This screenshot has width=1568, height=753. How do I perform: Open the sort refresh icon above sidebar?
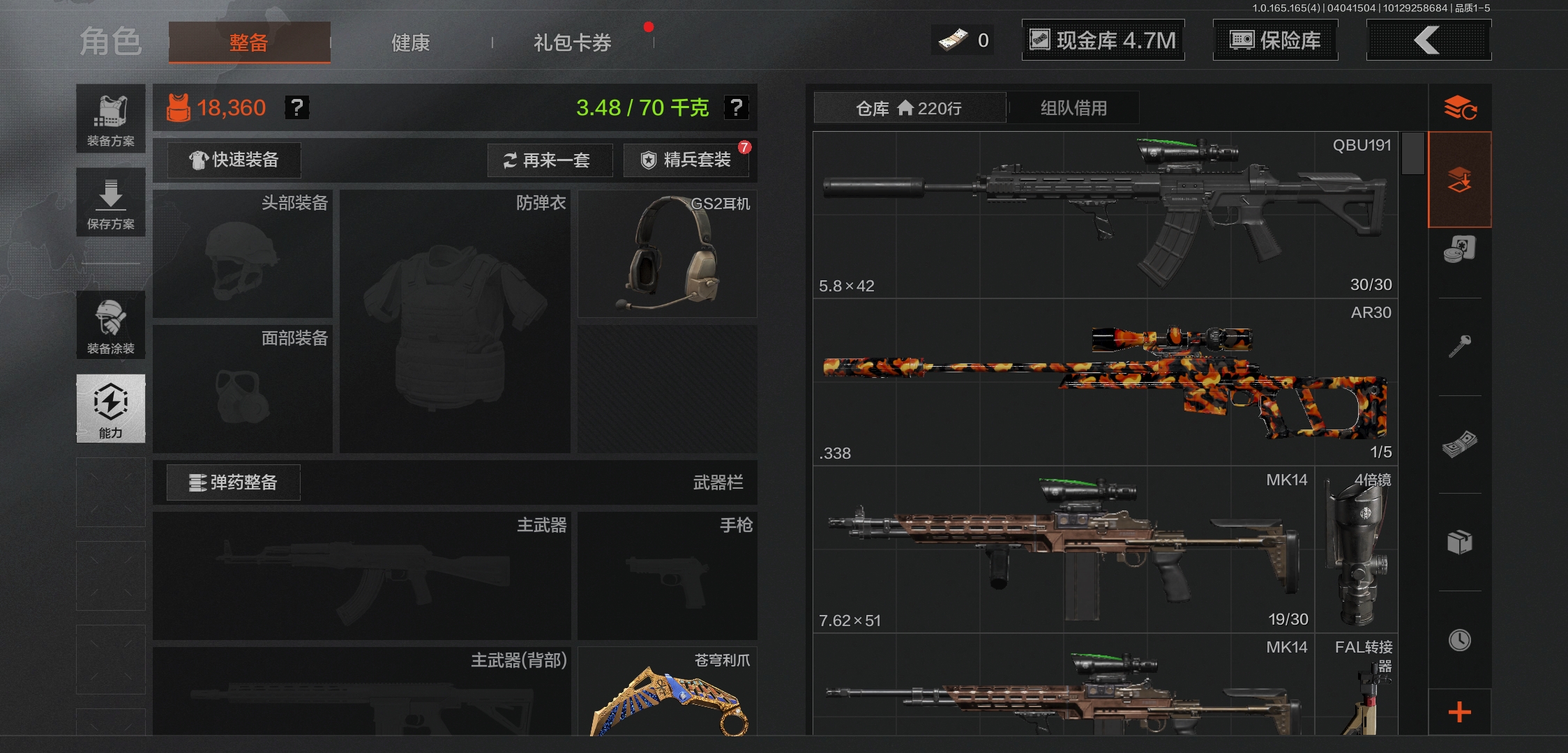click(x=1460, y=106)
